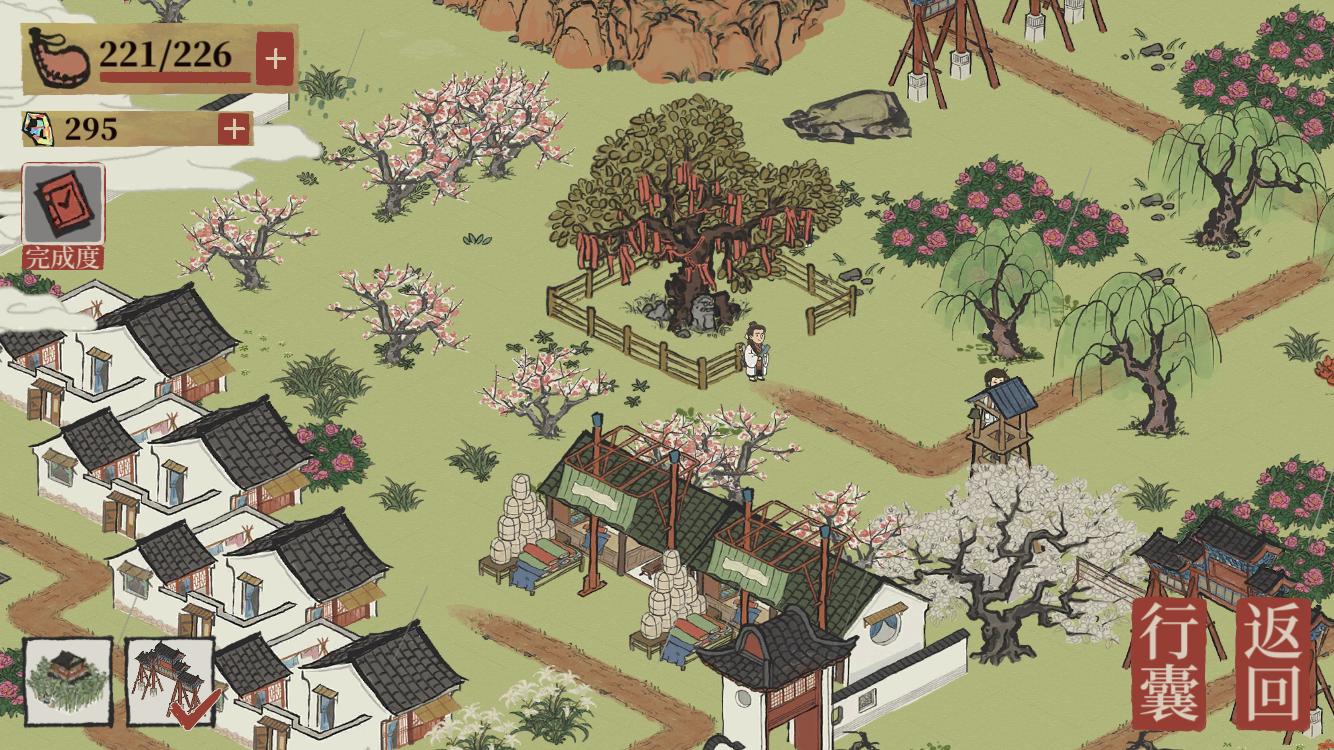
Task: Select the pavilion garden building thumbnail
Action: 67,681
